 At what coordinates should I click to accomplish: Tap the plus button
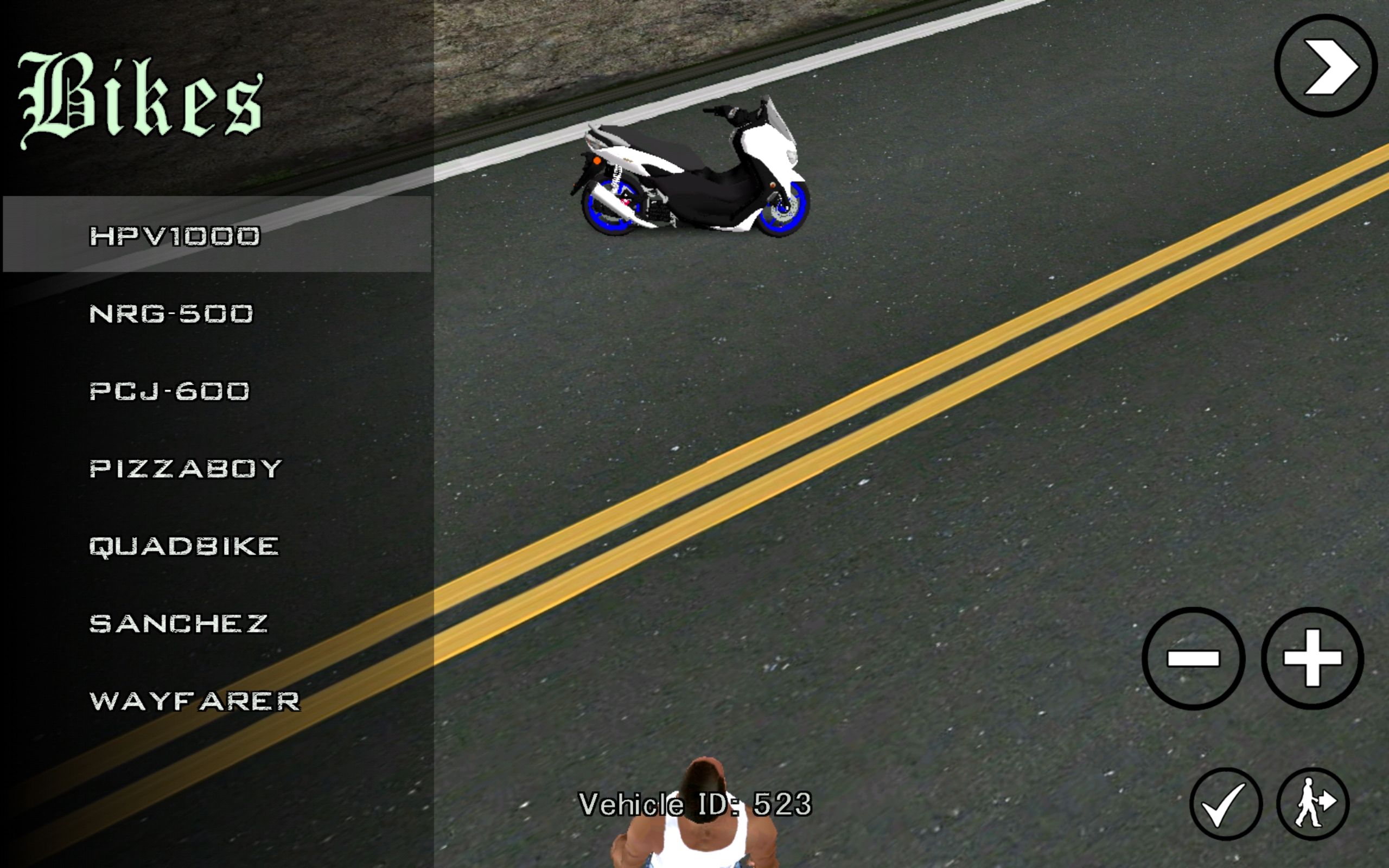pos(1312,659)
